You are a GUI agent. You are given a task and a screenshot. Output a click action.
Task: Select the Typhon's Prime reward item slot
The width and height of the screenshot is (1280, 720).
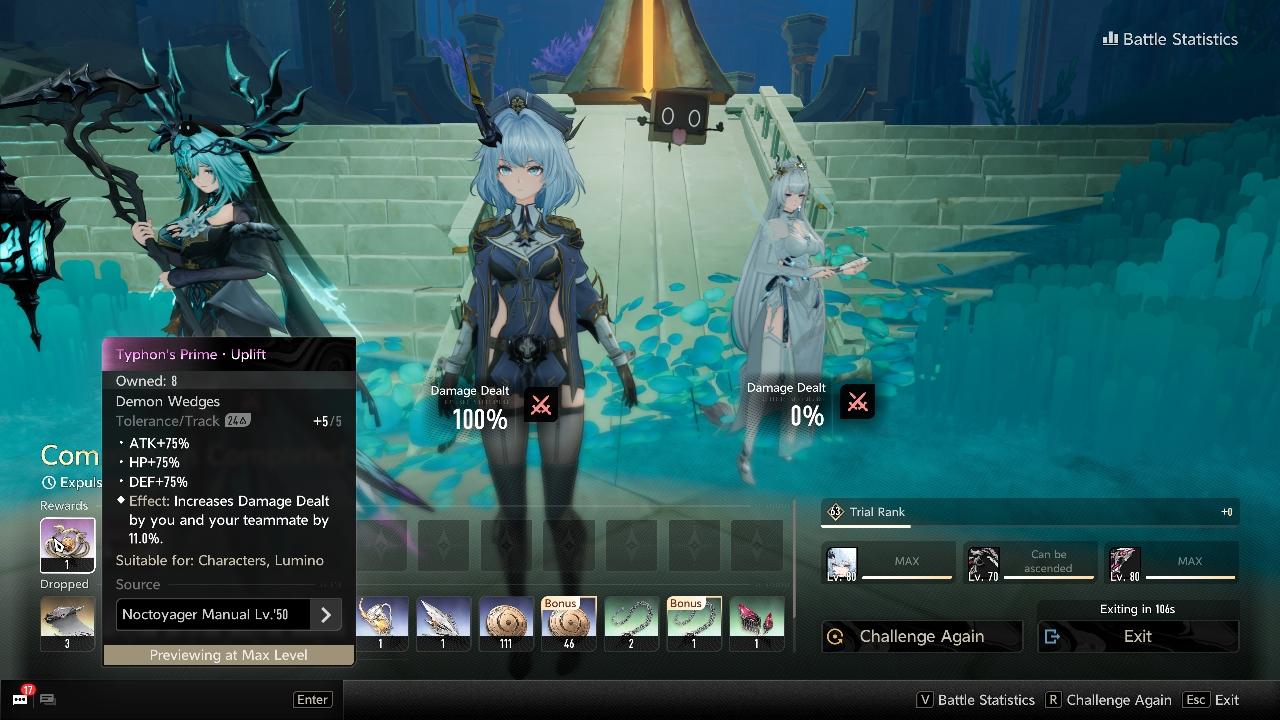click(67, 545)
